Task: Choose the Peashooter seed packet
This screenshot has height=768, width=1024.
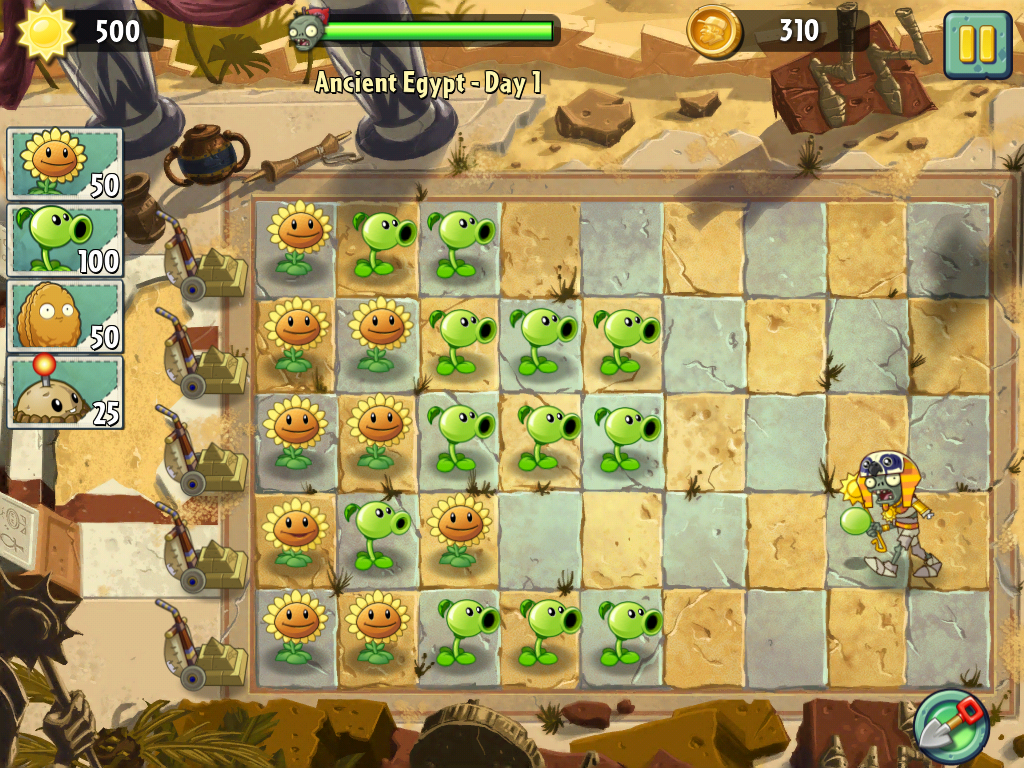Action: pos(65,240)
